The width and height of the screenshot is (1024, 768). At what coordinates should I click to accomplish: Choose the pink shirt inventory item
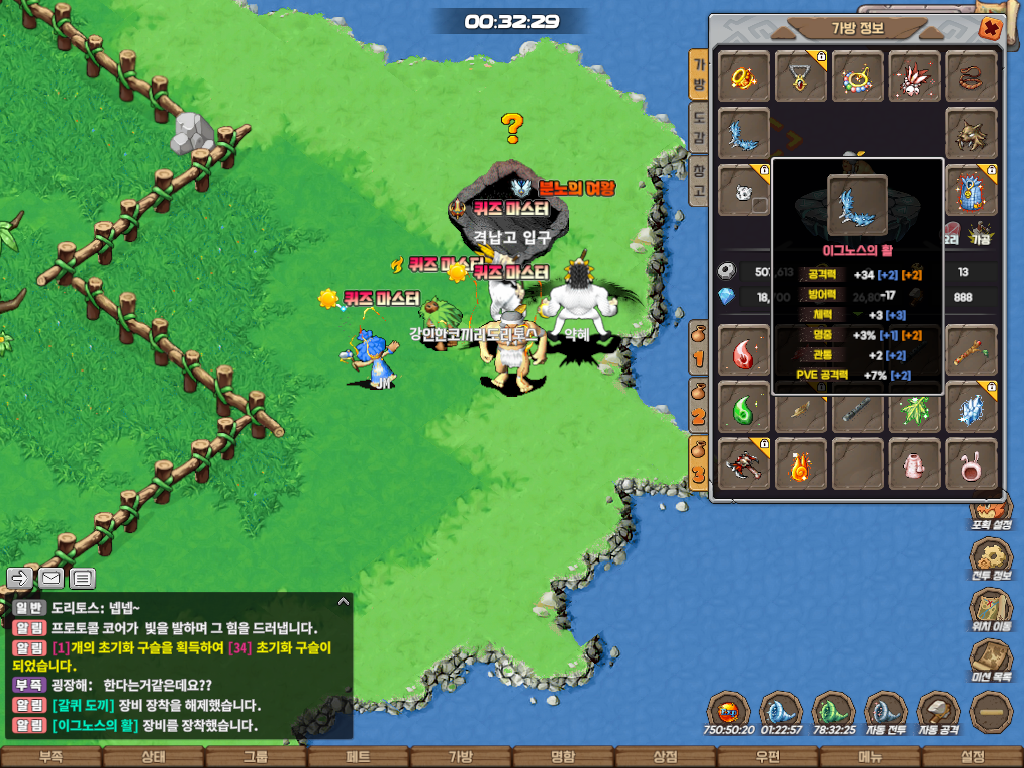(915, 465)
